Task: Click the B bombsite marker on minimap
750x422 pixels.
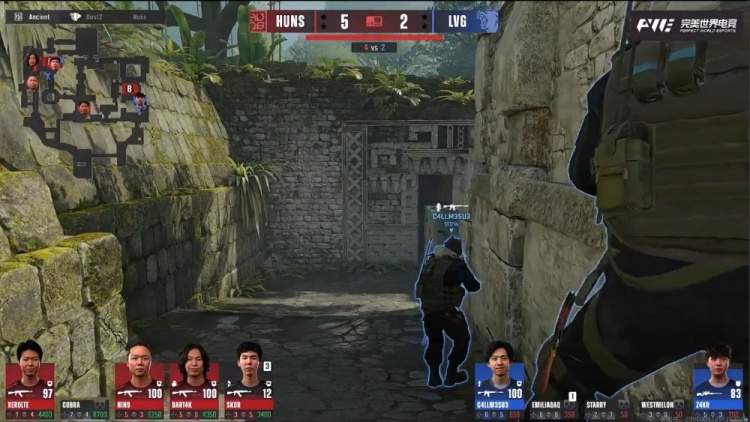Action: [127, 88]
